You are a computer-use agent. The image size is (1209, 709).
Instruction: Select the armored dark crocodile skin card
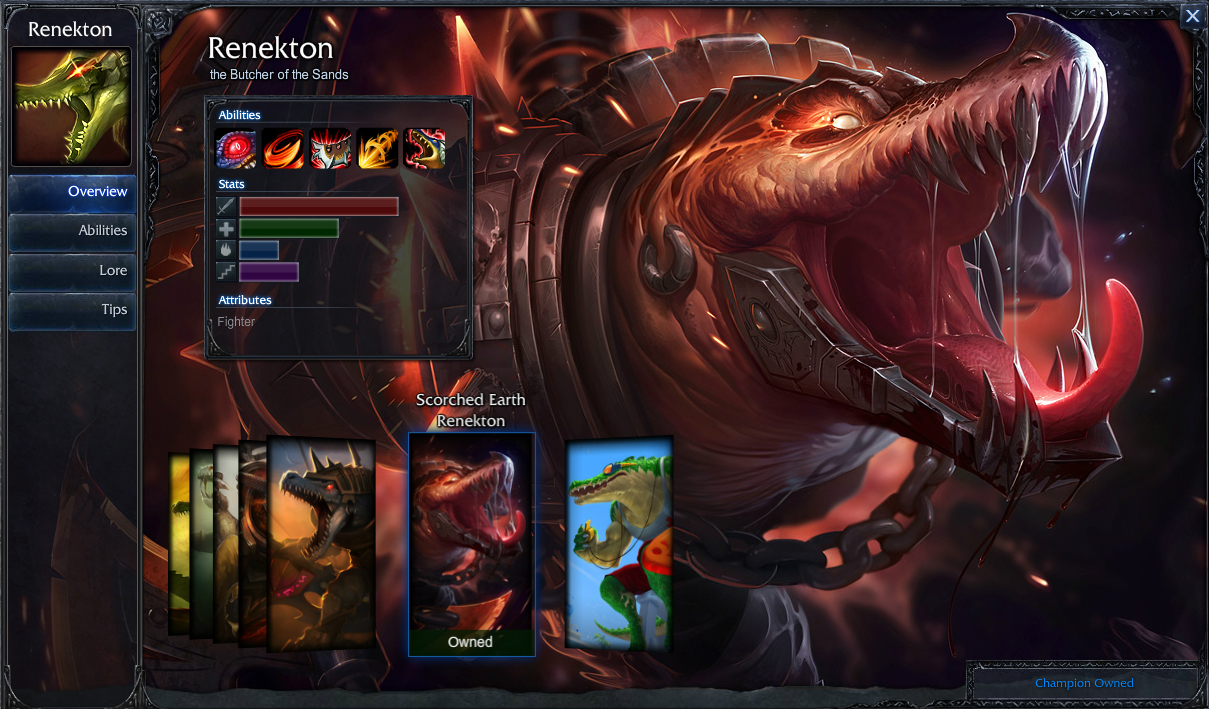pos(322,543)
